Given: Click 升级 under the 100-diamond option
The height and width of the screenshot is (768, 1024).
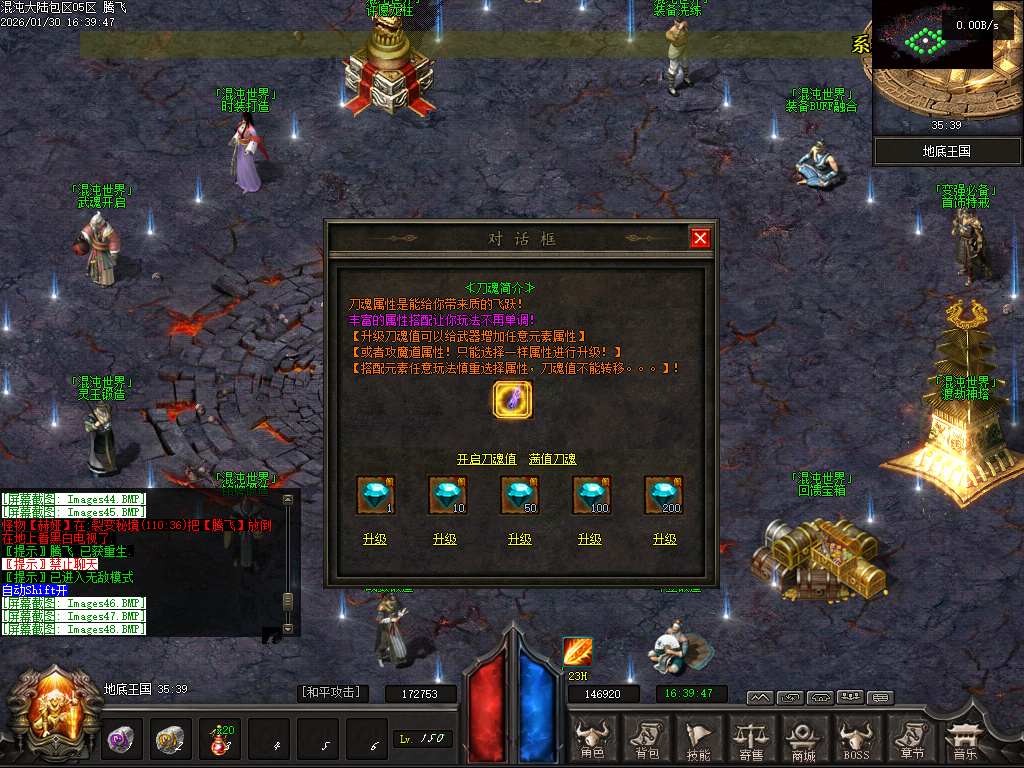Looking at the screenshot, I should (x=590, y=539).
